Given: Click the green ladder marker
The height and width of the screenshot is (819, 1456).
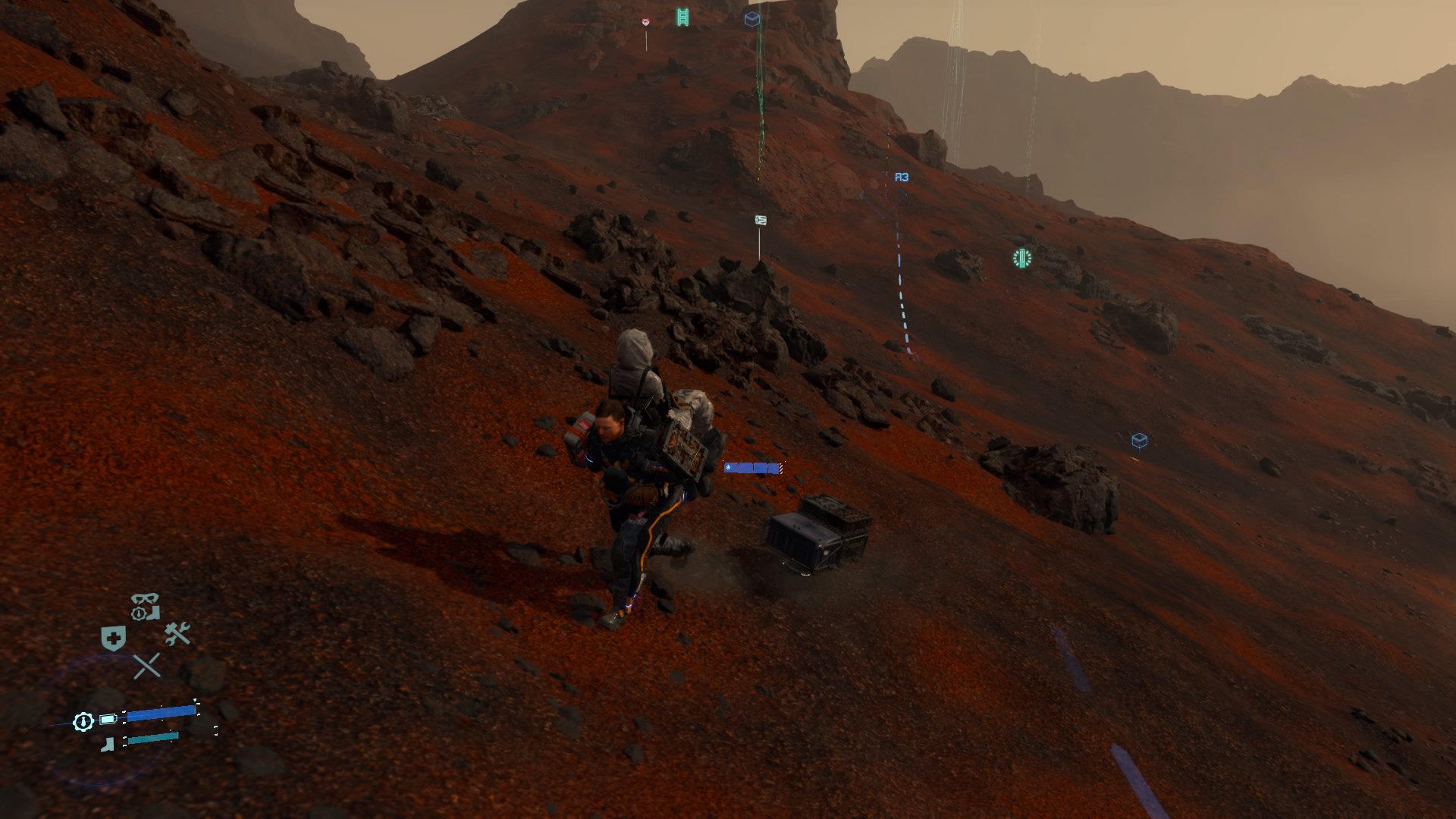Looking at the screenshot, I should coord(682,17).
